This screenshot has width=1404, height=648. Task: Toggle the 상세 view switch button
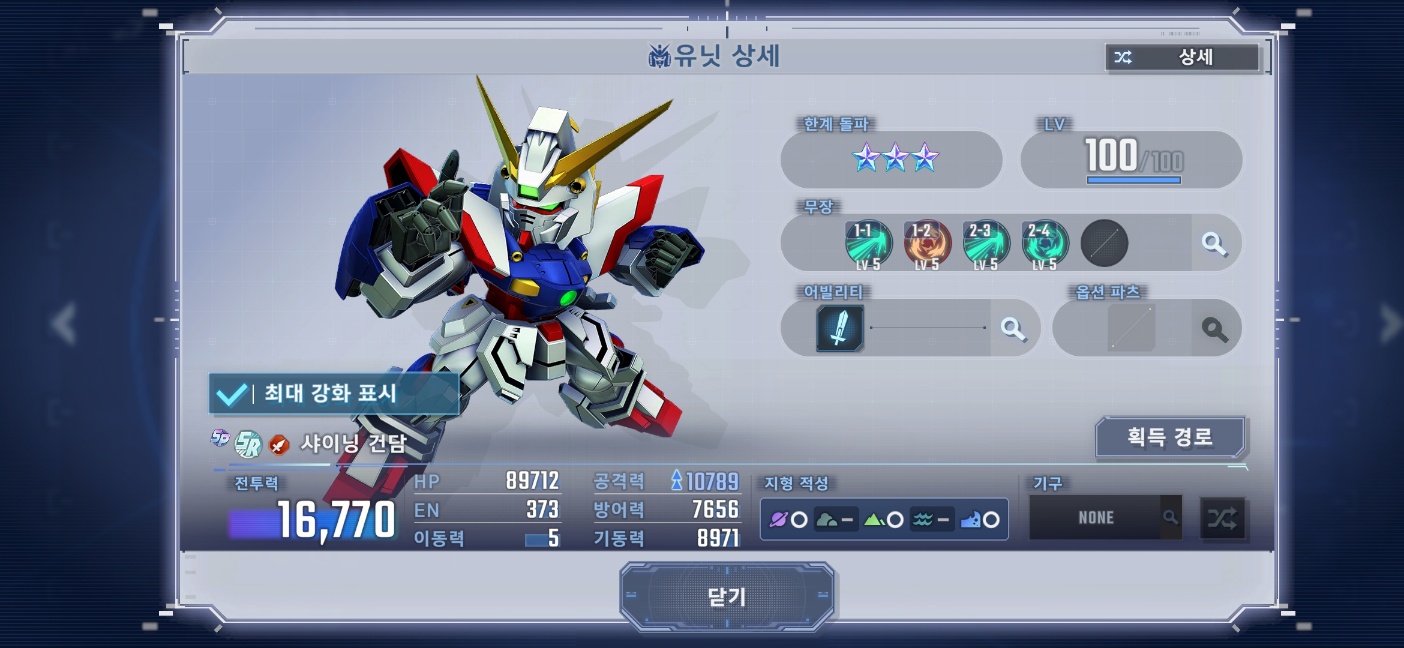coord(1182,57)
